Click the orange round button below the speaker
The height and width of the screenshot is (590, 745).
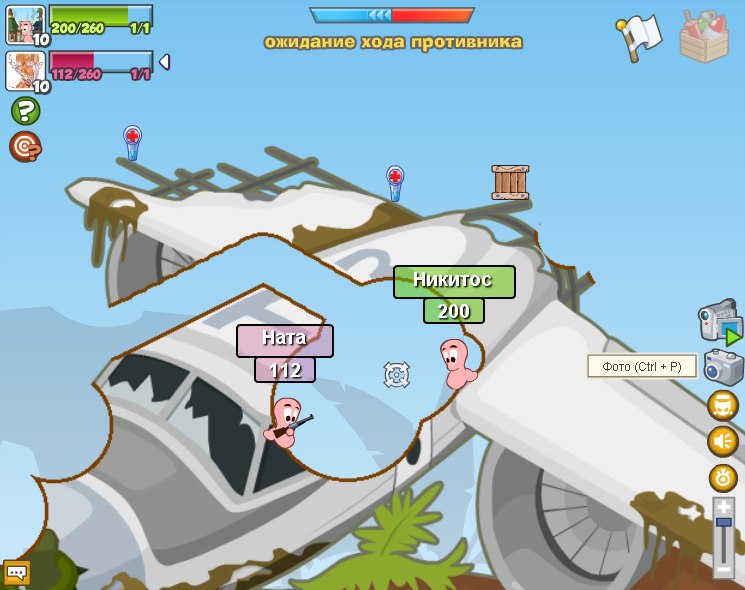pyautogui.click(x=722, y=477)
